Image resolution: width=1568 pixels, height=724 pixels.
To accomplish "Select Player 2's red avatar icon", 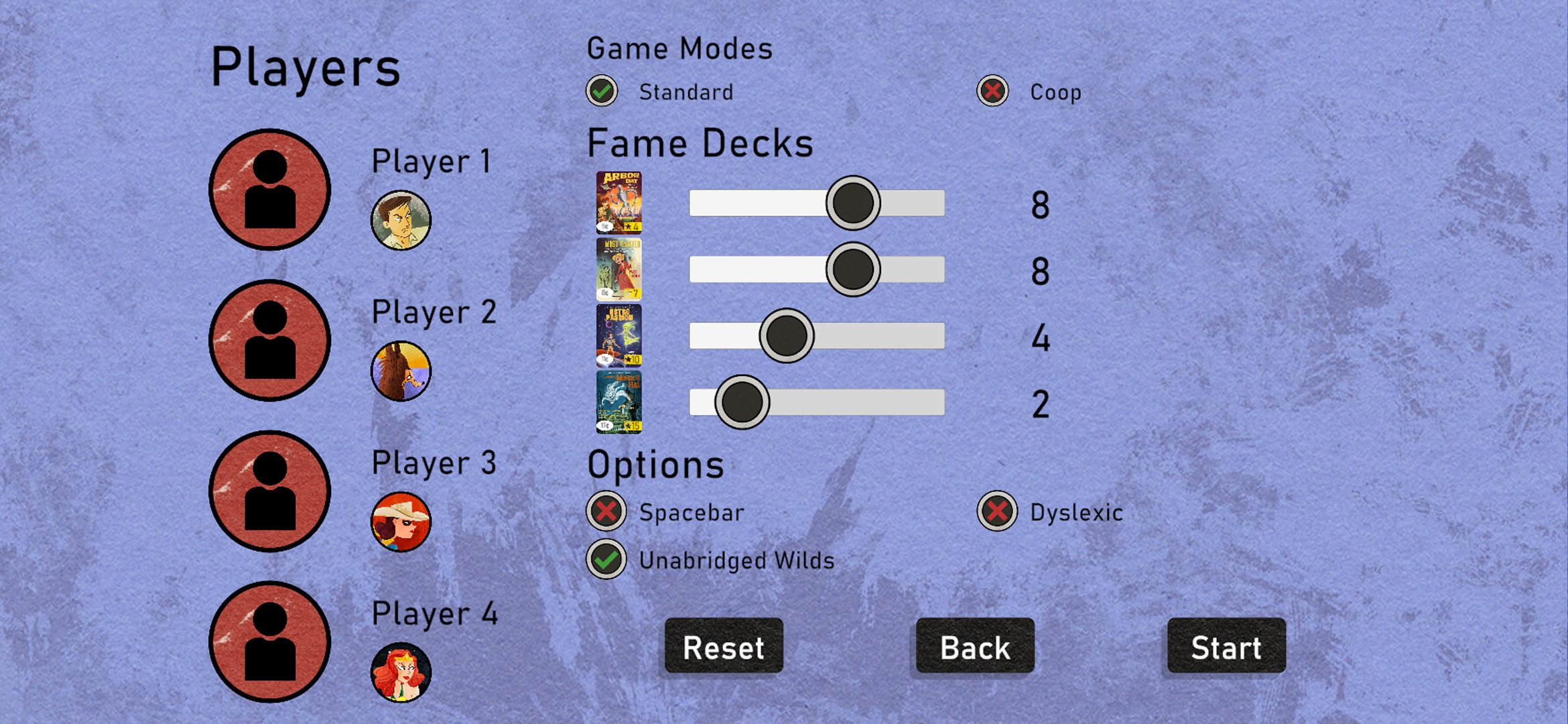I will coord(269,341).
